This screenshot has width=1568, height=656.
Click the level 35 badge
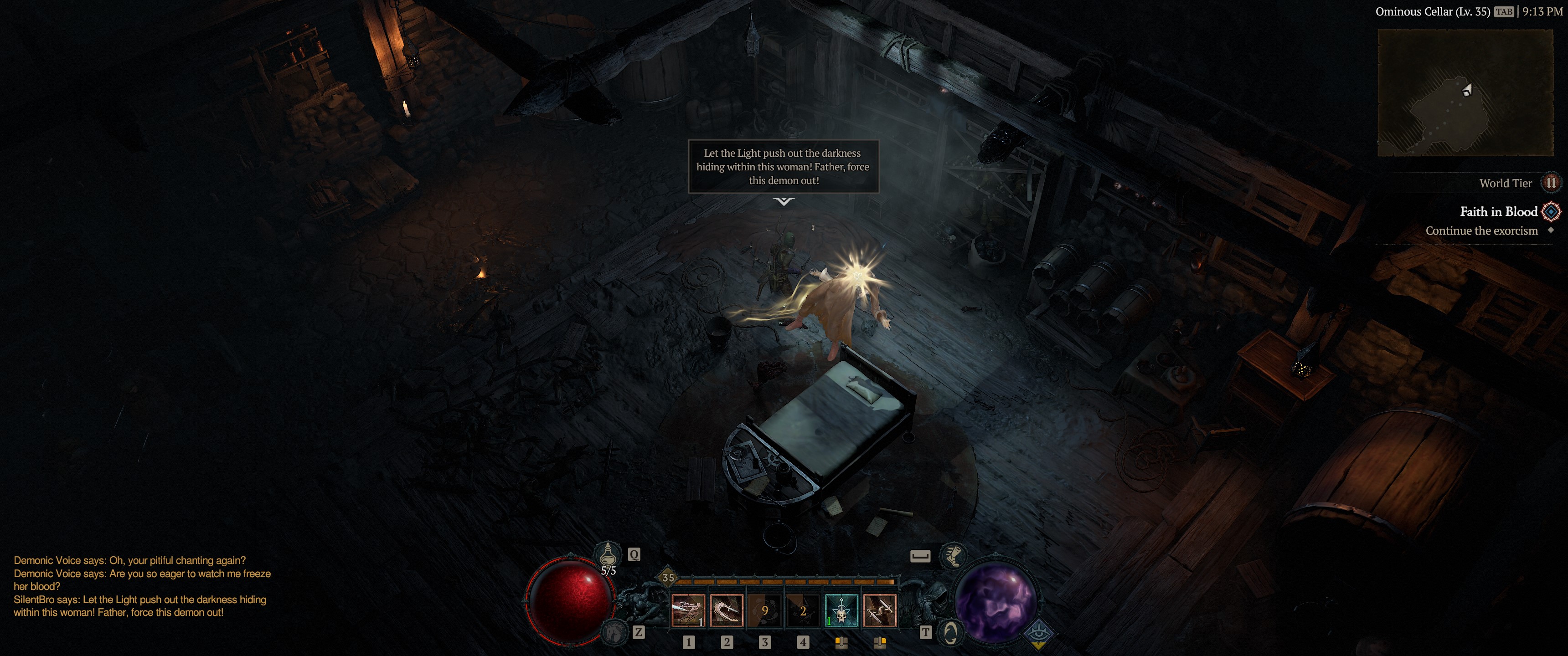668,578
